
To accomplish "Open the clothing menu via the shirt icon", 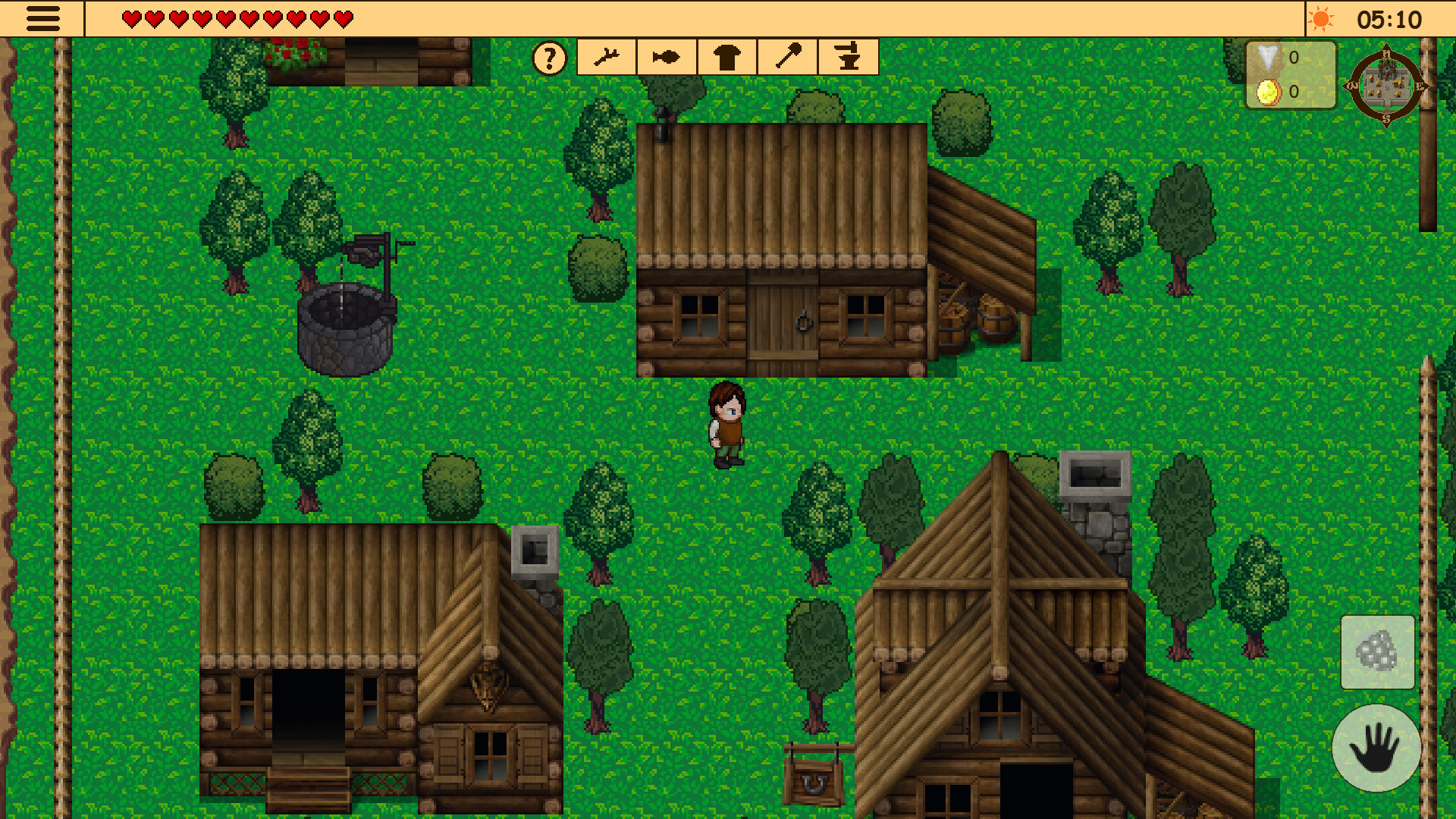I will (x=726, y=56).
